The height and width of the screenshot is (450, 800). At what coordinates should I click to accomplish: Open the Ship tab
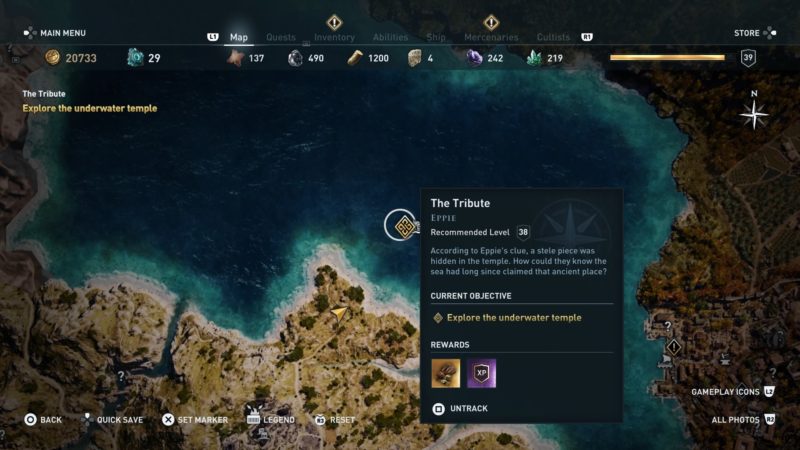coord(436,38)
